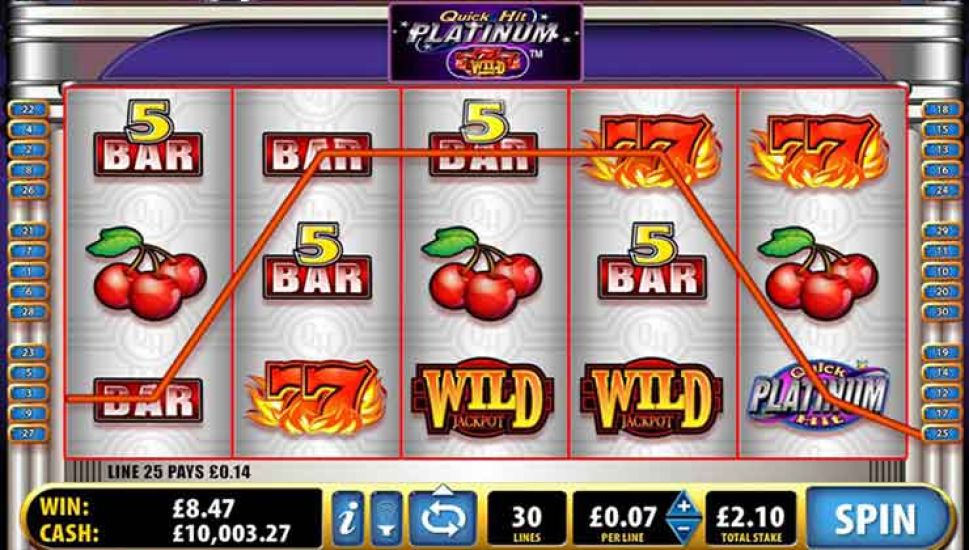Hit the SPIN button
This screenshot has width=969, height=550.
tap(875, 519)
